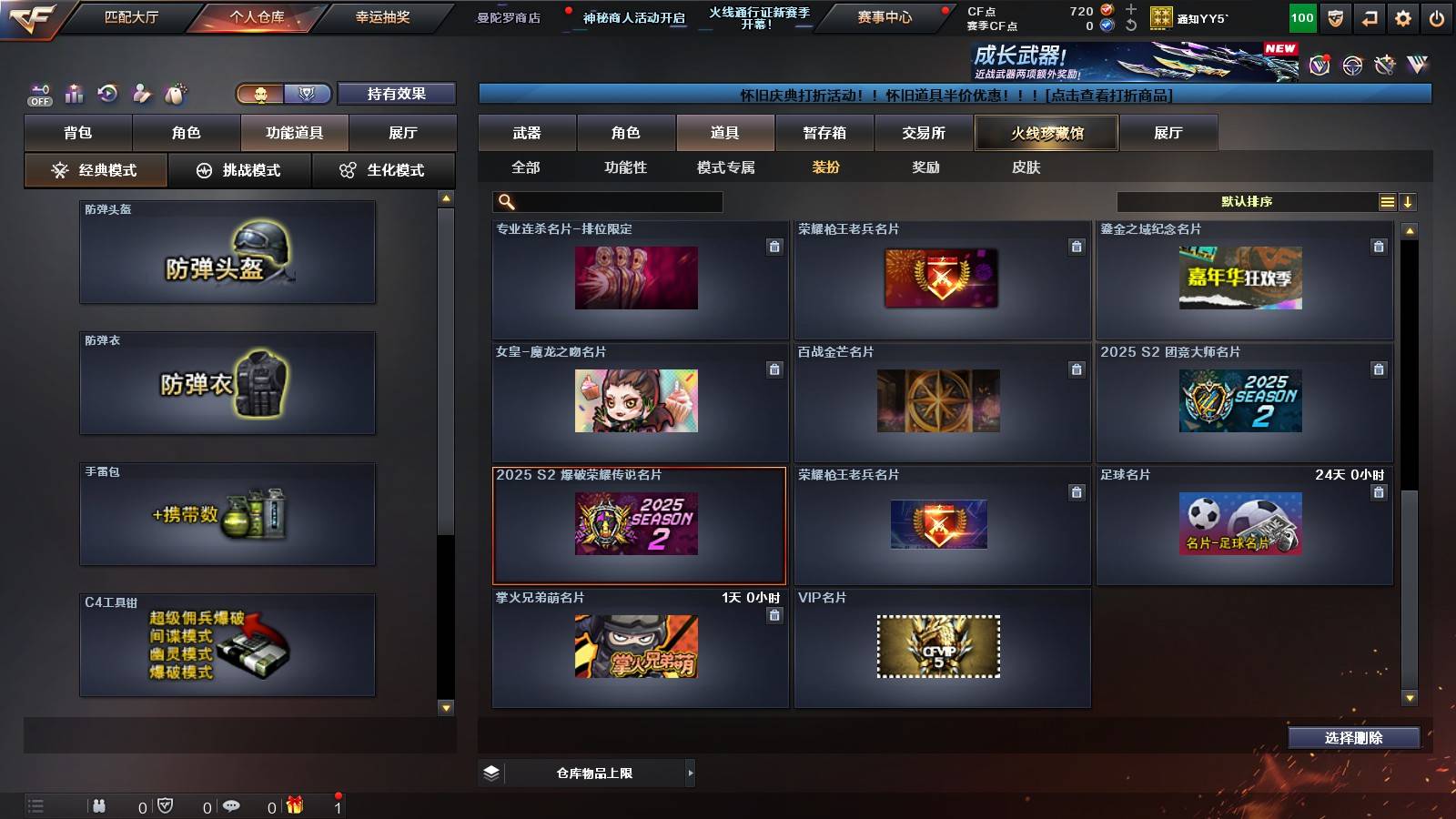Open the settings gear icon
Screen dimensions: 1456x819
click(x=1402, y=17)
